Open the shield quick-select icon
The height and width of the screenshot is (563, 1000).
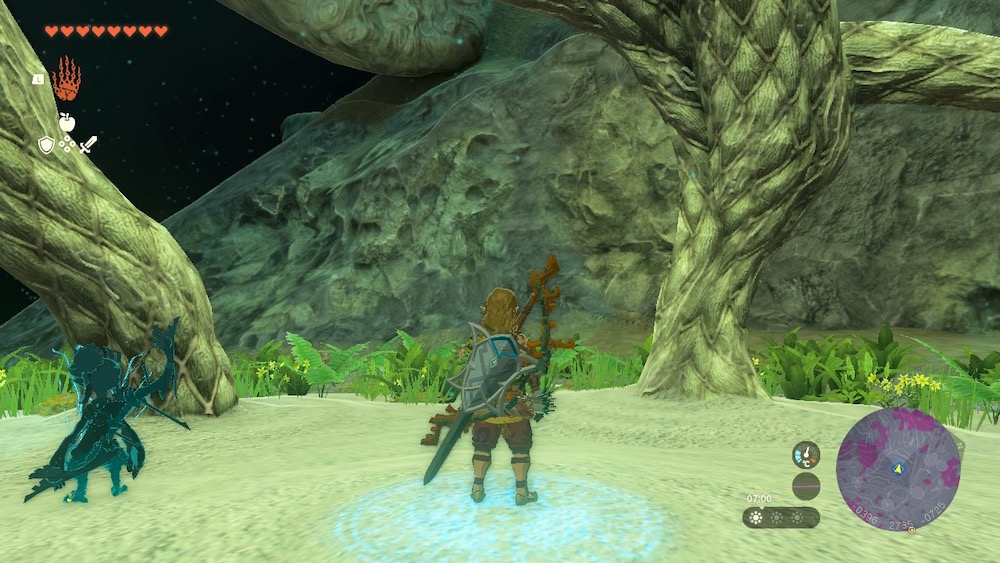point(45,145)
